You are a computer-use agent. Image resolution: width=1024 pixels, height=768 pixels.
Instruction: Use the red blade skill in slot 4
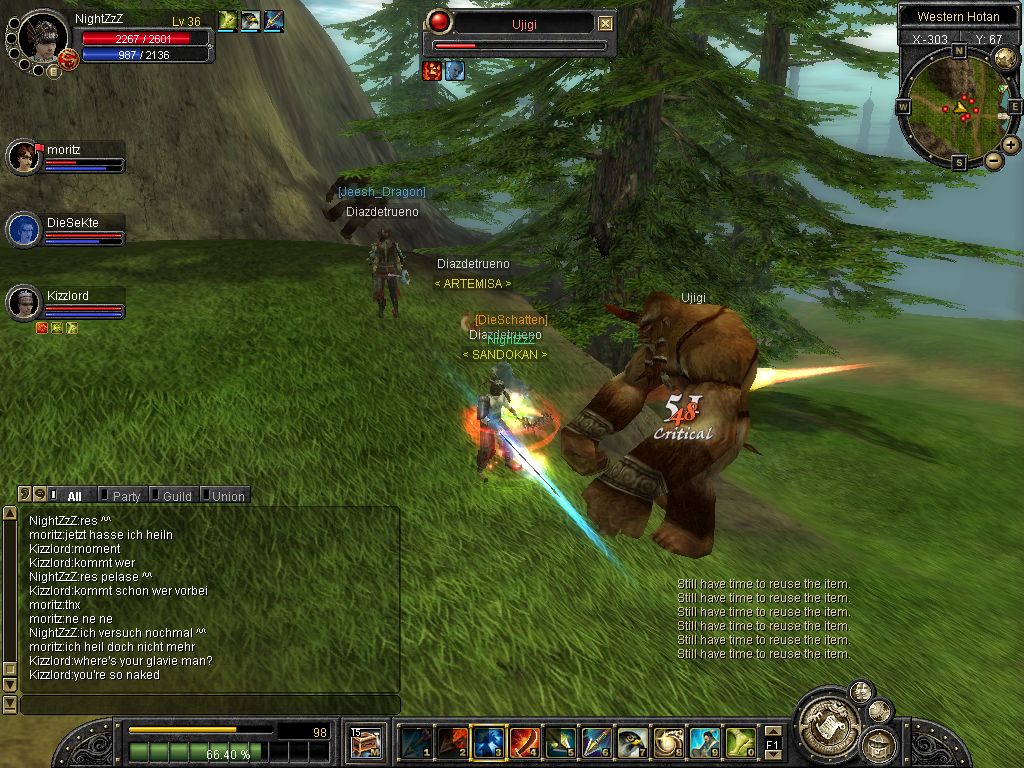pyautogui.click(x=524, y=742)
